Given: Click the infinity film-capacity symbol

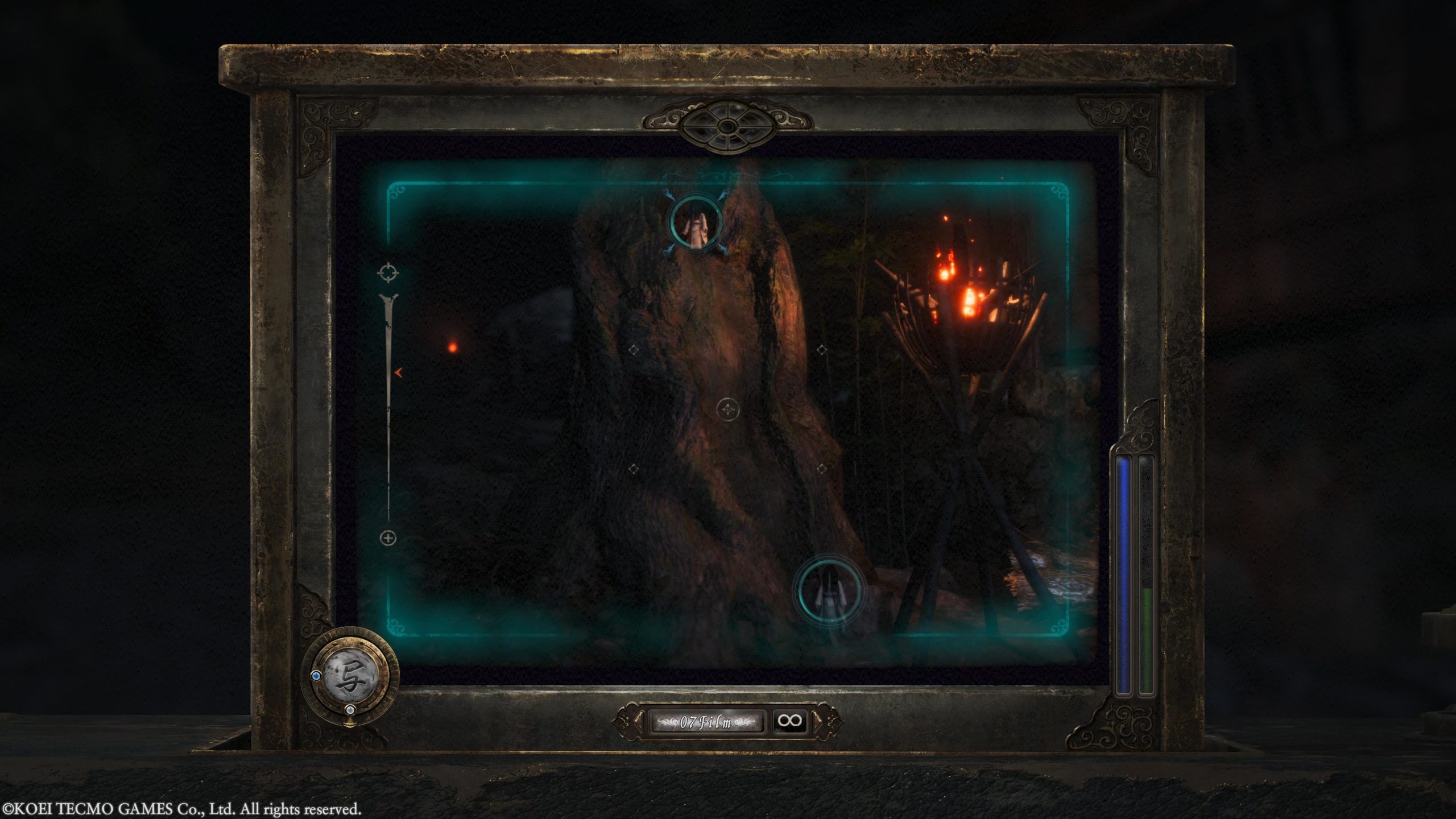Looking at the screenshot, I should 790,719.
